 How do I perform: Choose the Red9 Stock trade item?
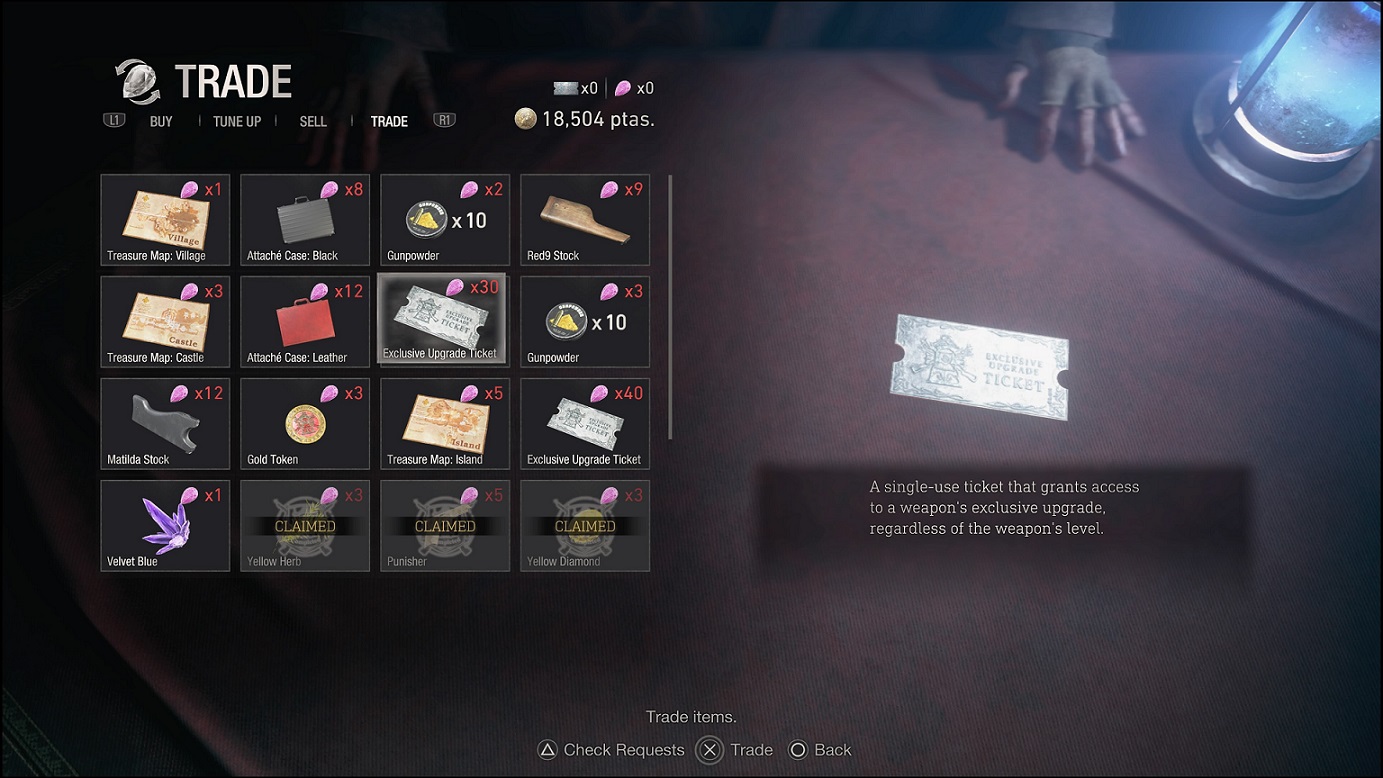(x=584, y=219)
